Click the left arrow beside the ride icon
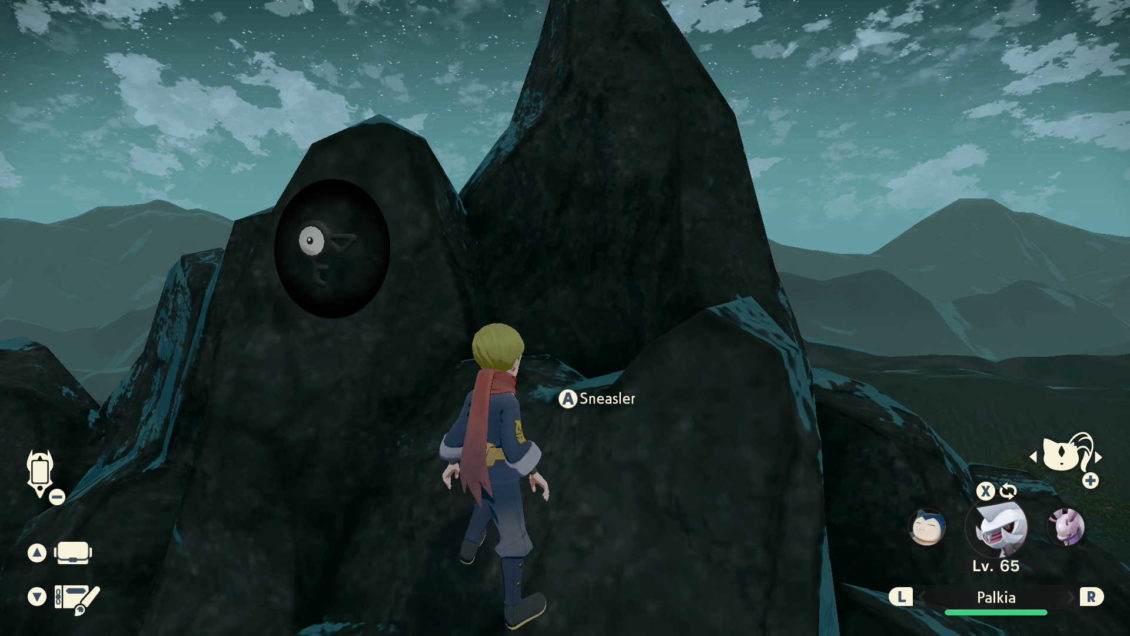 tap(1034, 458)
